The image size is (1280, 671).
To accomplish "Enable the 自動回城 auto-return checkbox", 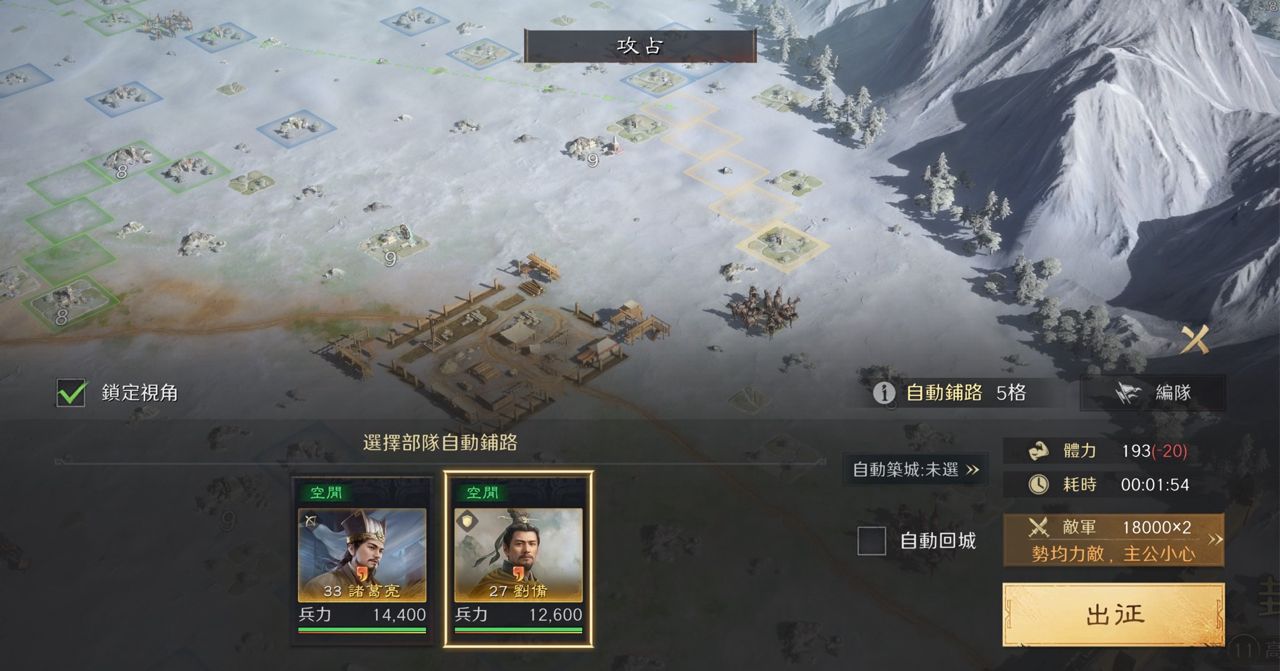I will pos(872,541).
